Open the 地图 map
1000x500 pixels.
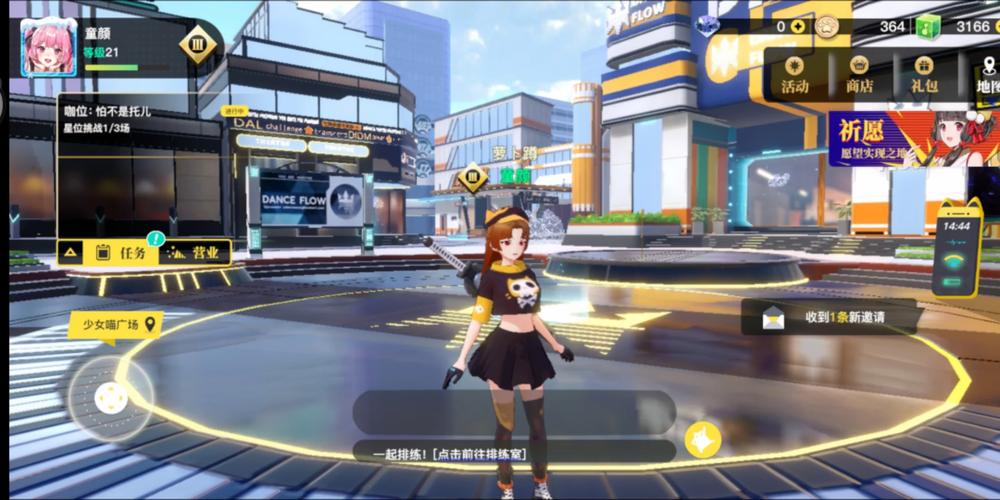(x=987, y=75)
